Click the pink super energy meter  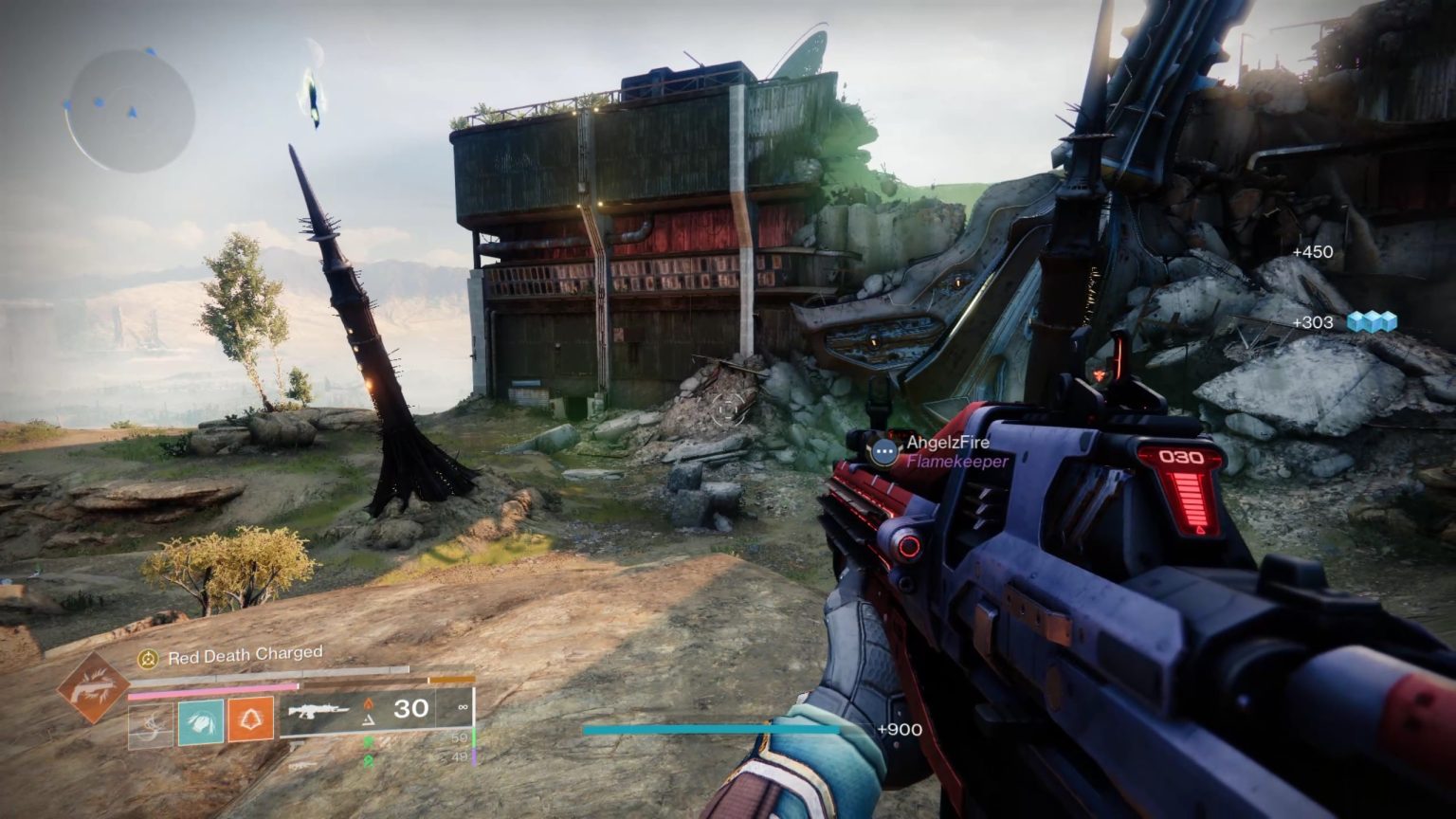212,689
